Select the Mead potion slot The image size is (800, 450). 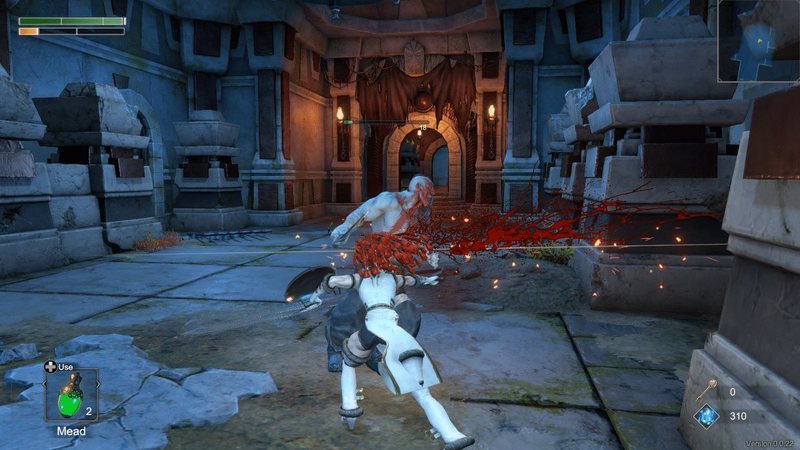[x=71, y=395]
